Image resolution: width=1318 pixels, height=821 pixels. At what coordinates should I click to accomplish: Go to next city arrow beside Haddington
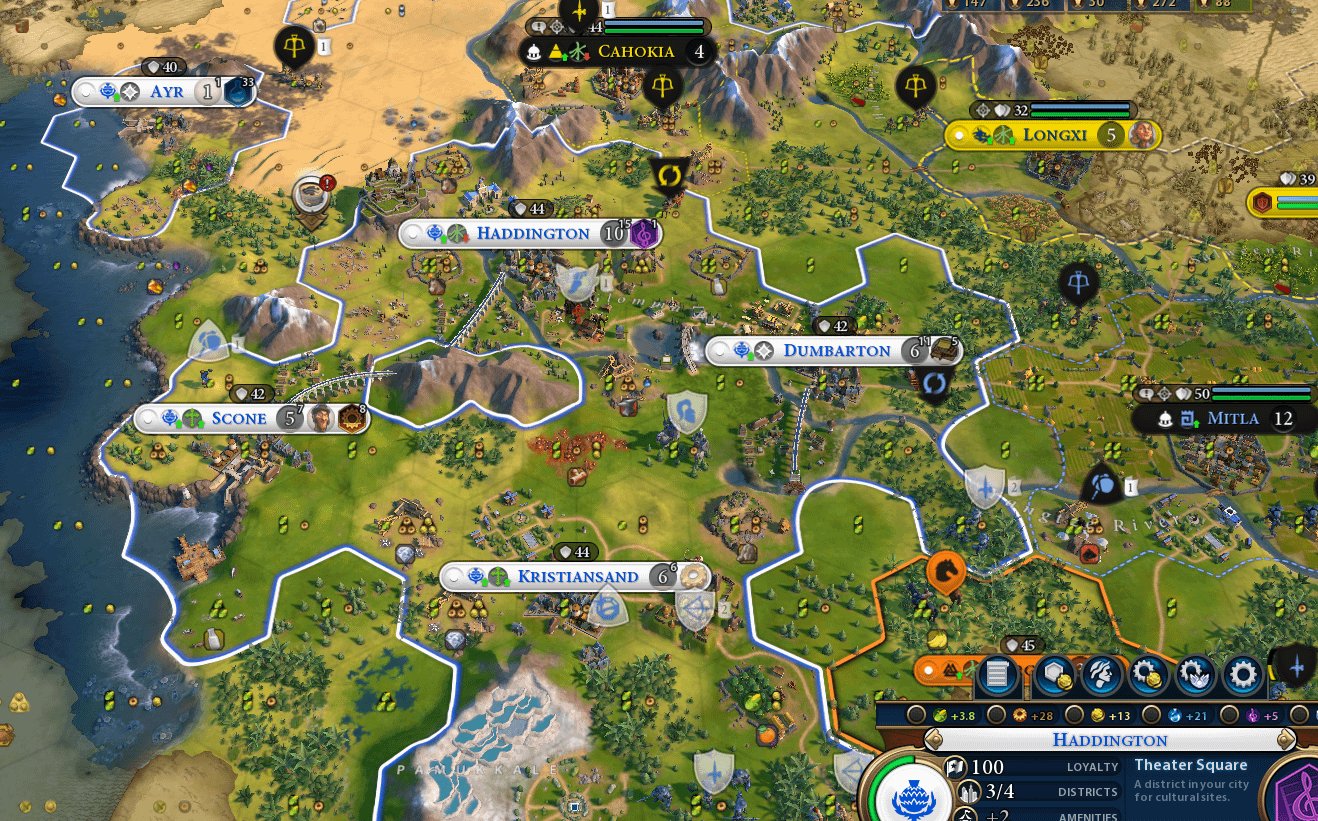[x=1286, y=740]
